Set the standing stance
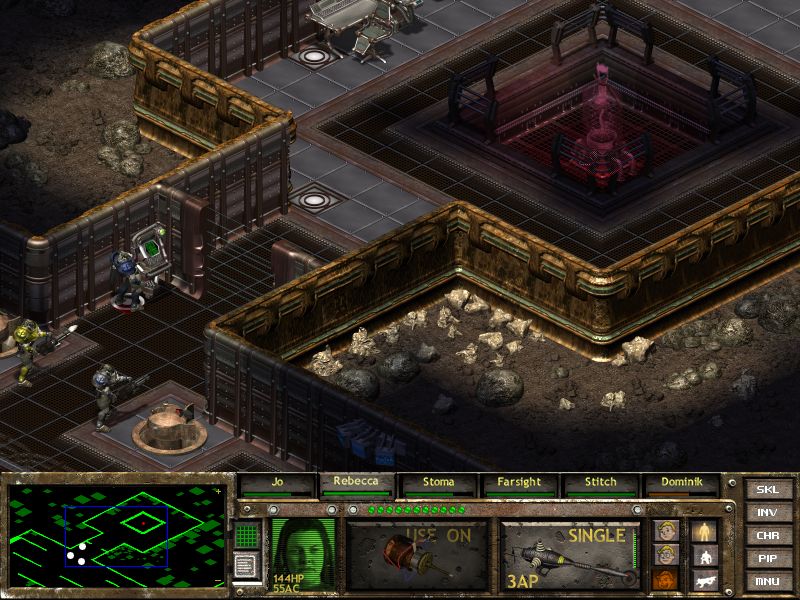 (705, 531)
